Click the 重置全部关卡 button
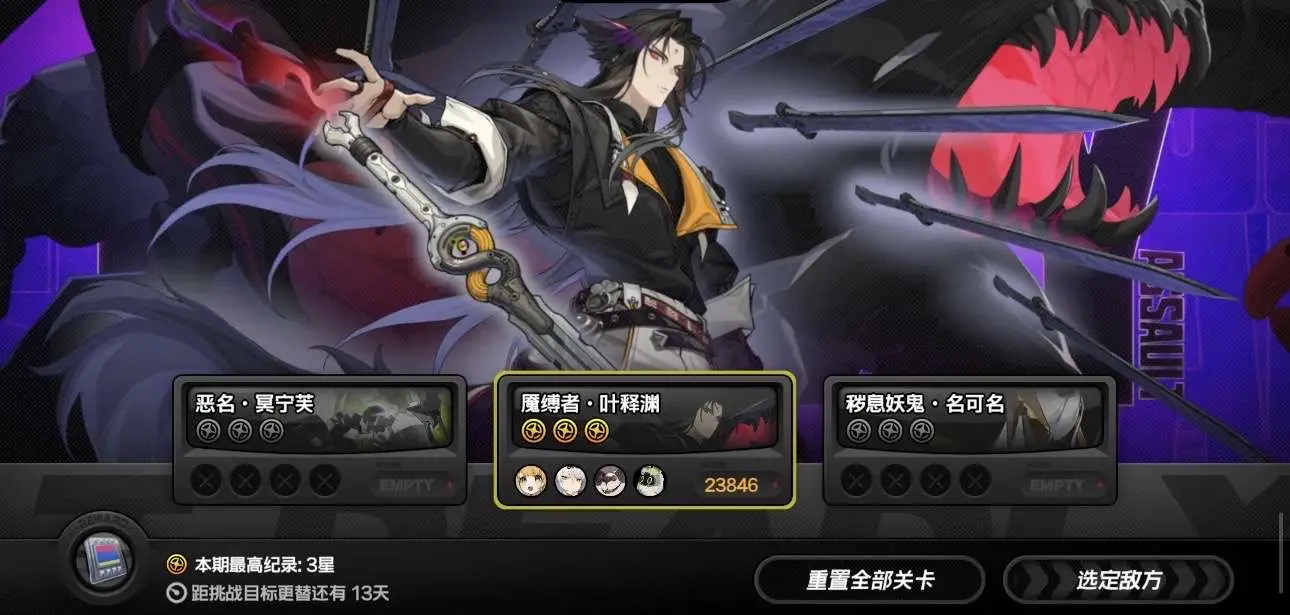Screen dimensions: 1290x615 pos(869,580)
